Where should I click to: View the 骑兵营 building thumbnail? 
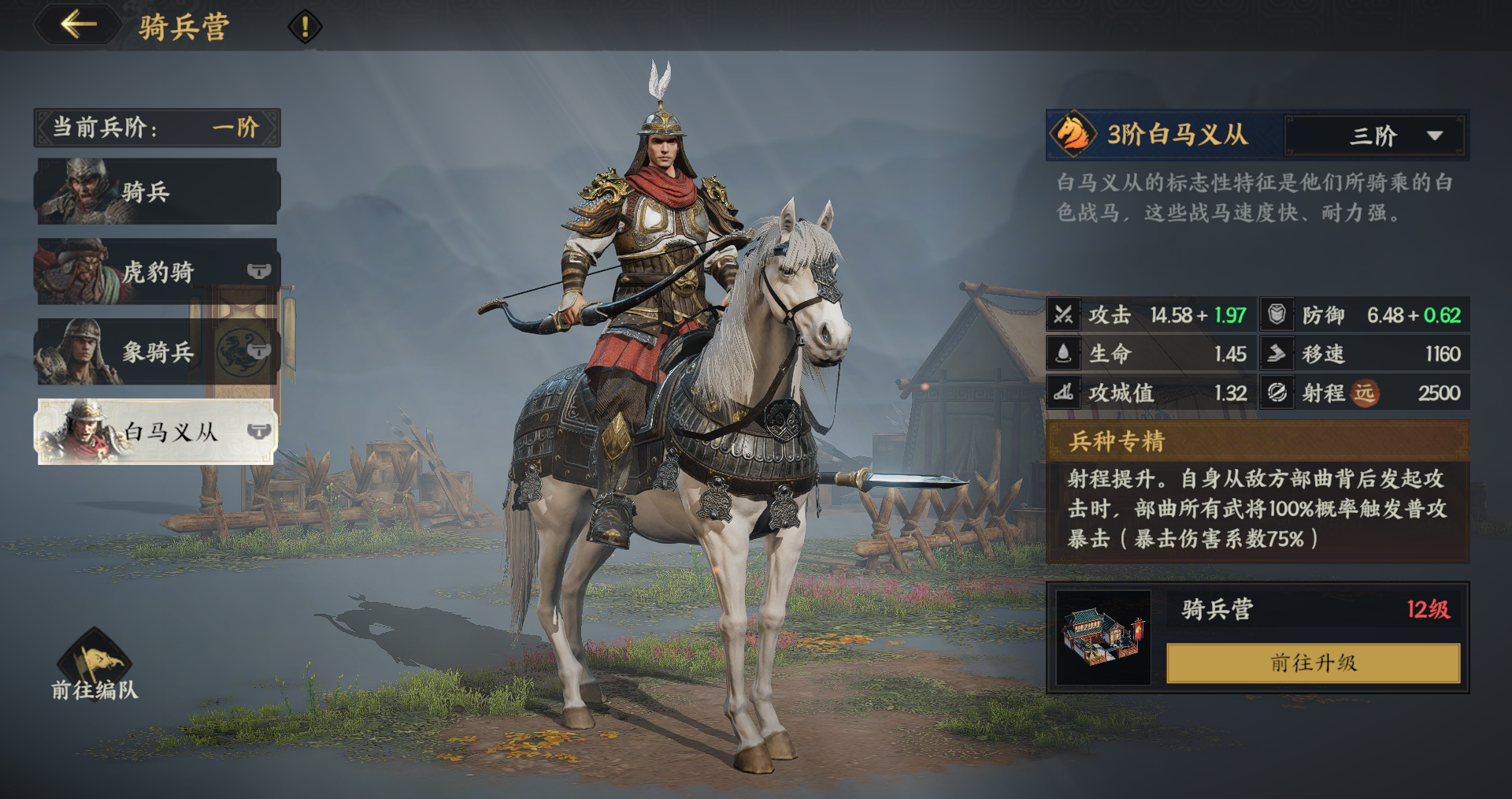coord(1102,637)
